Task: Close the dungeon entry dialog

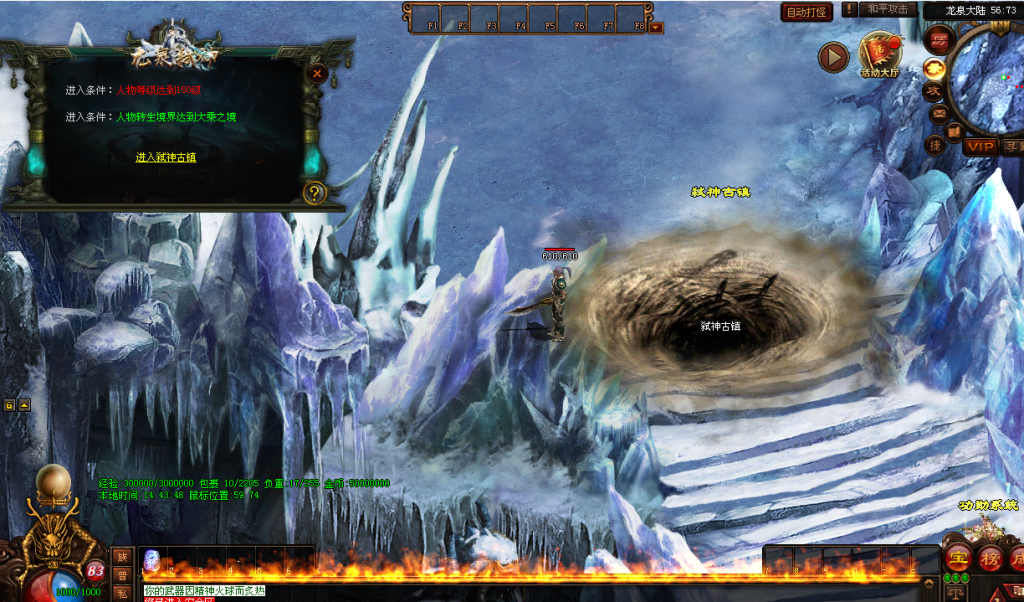Action: [x=317, y=73]
